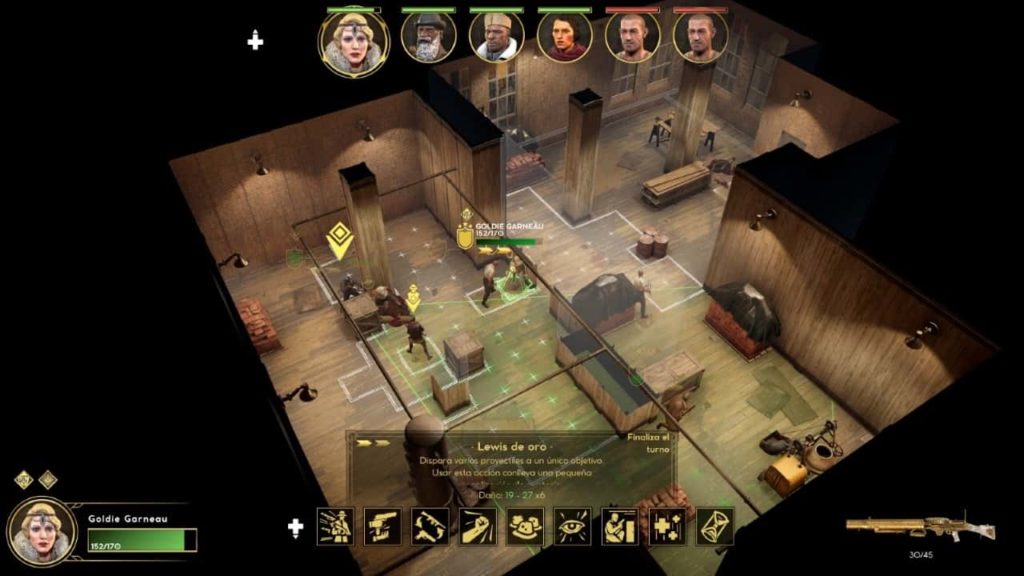Select Goldie Garneau's turn-order portrait
The height and width of the screenshot is (576, 1024).
click(353, 40)
